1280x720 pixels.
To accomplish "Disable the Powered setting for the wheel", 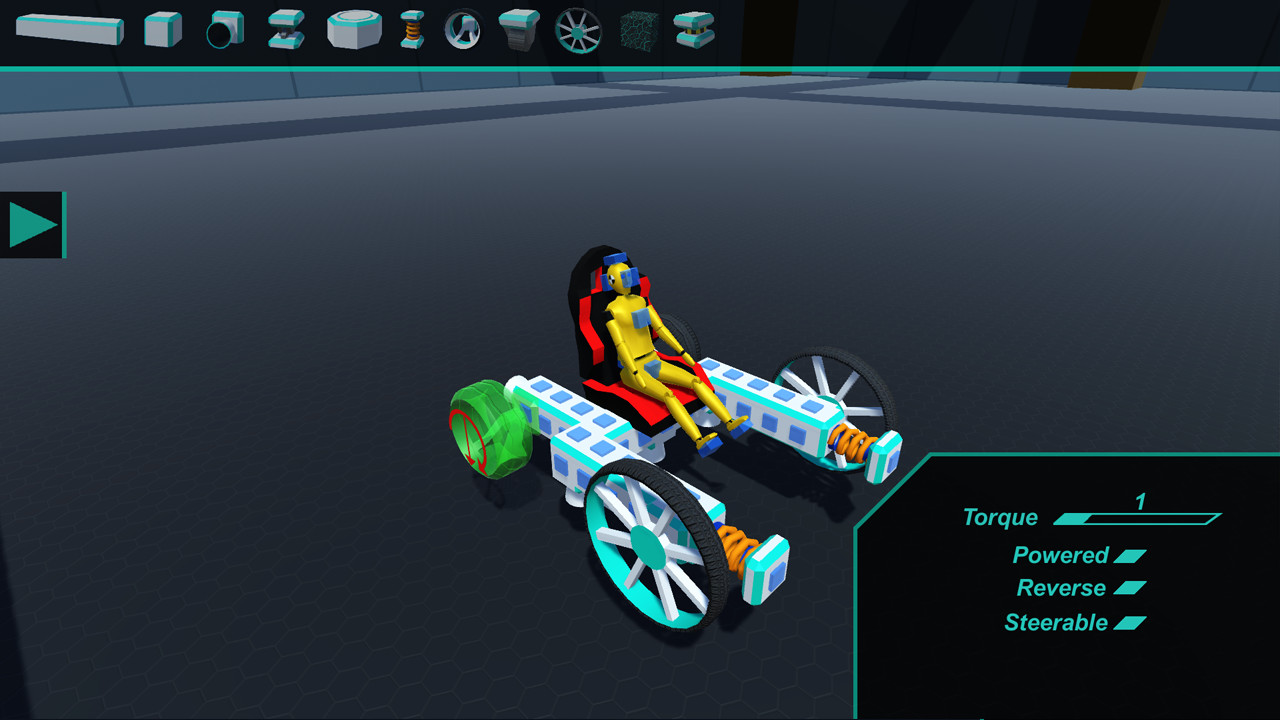I will [x=1130, y=555].
